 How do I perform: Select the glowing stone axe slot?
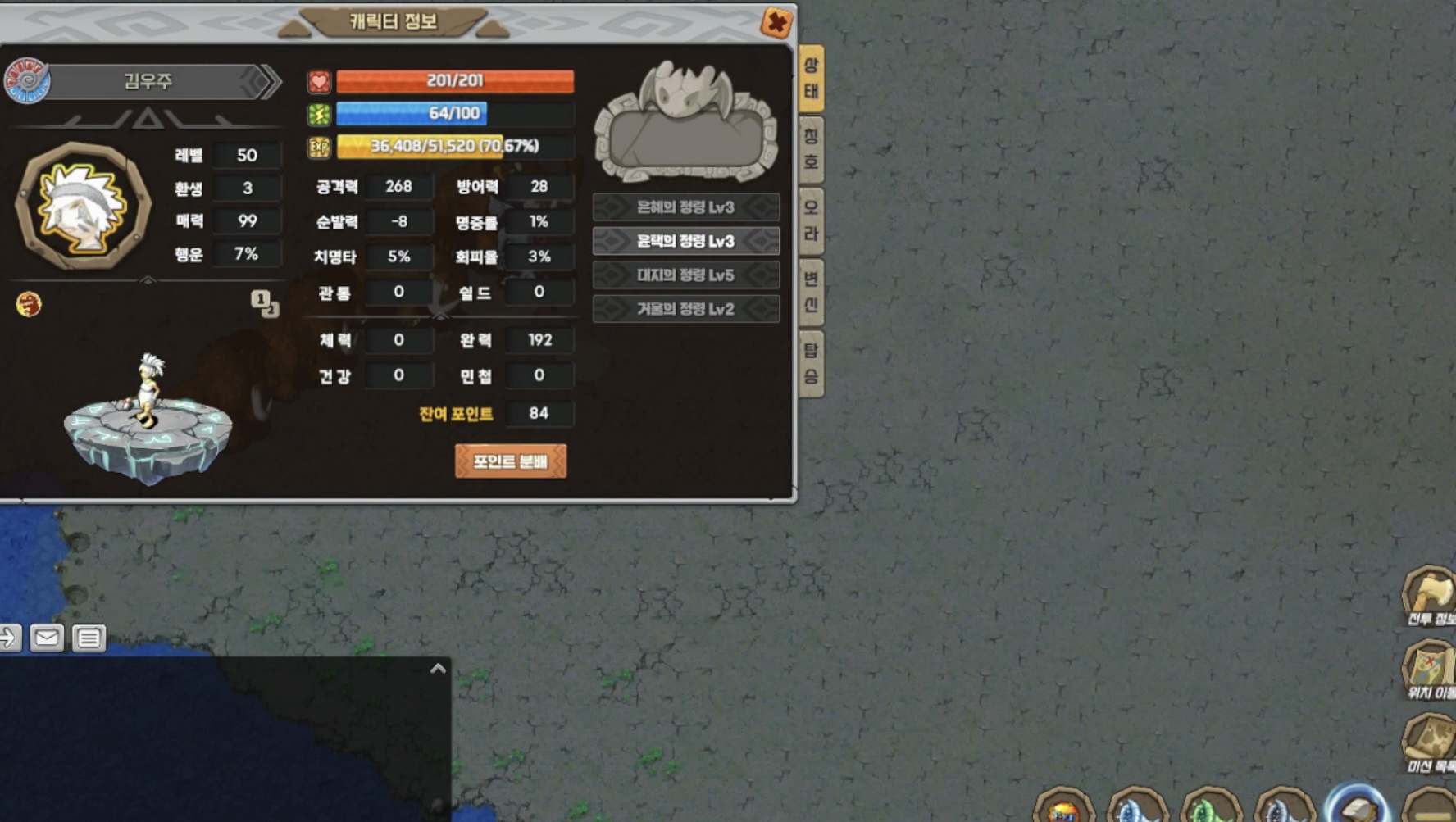1358,807
